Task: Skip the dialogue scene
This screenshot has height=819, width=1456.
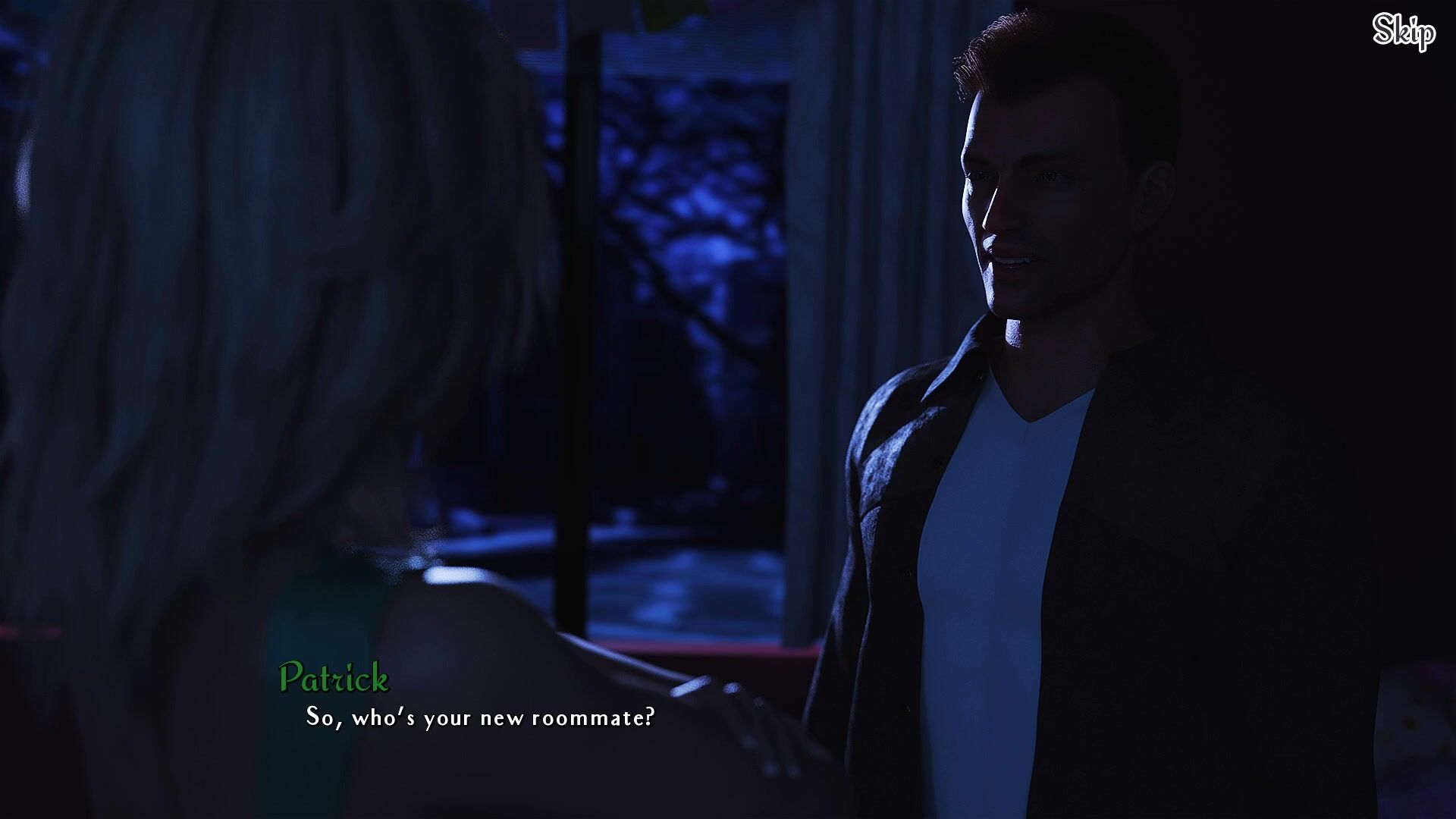Action: 1404,32
